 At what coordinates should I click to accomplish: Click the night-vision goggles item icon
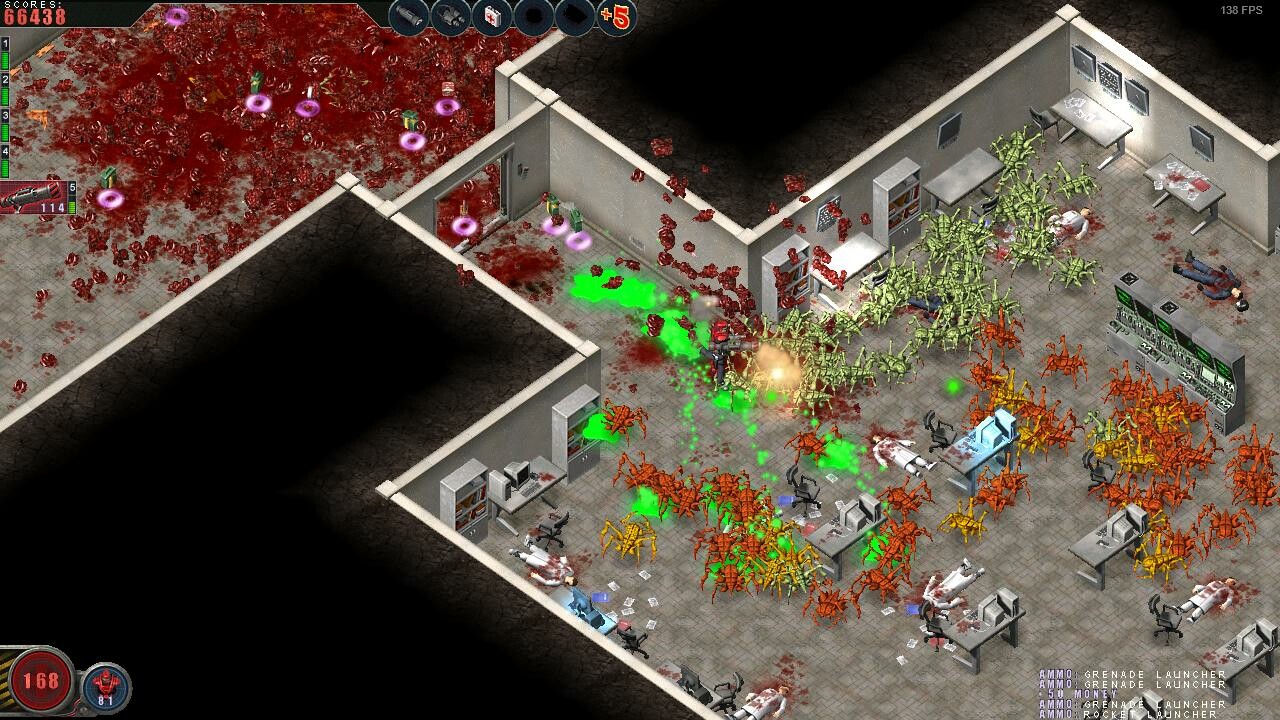click(x=449, y=16)
